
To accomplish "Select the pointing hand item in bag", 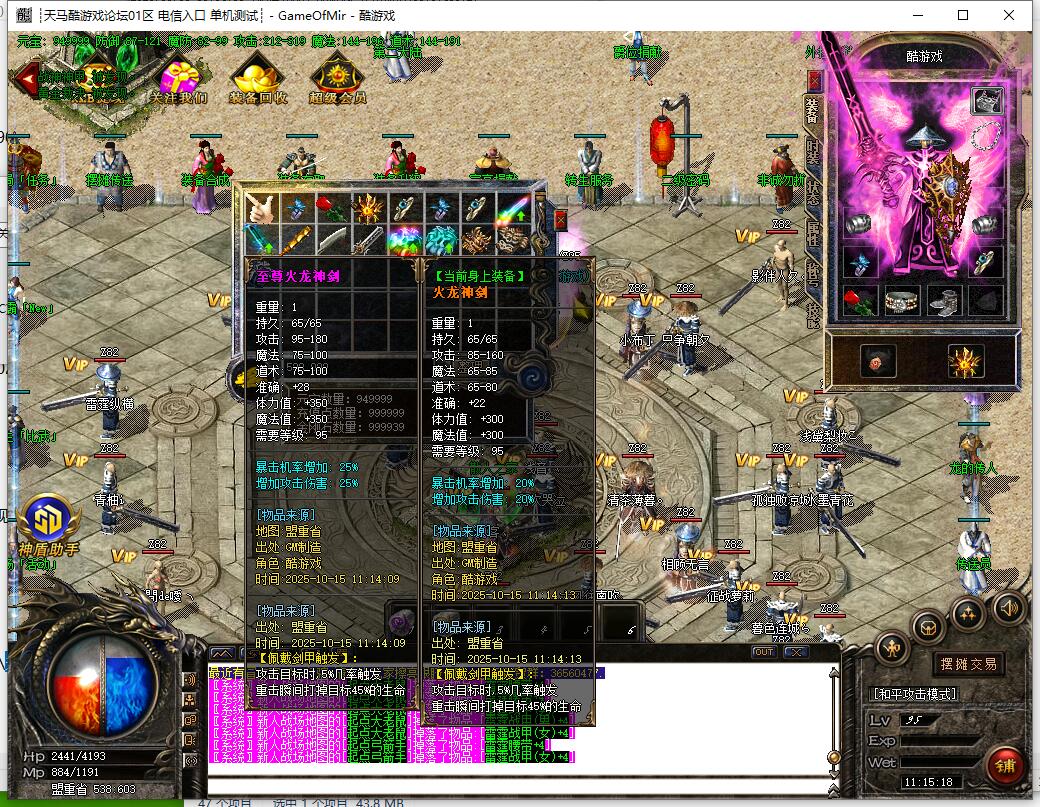I will [x=262, y=209].
